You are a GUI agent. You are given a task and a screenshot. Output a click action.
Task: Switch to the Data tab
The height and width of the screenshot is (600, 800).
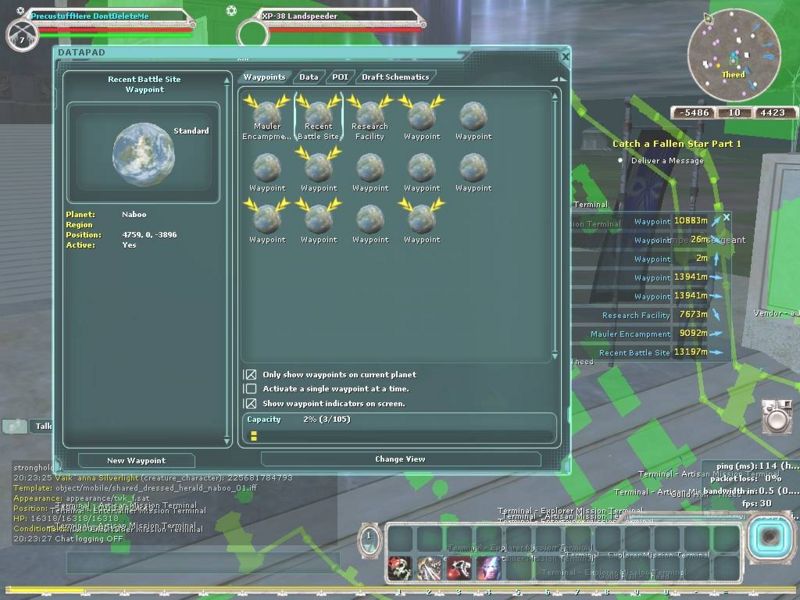pyautogui.click(x=309, y=77)
